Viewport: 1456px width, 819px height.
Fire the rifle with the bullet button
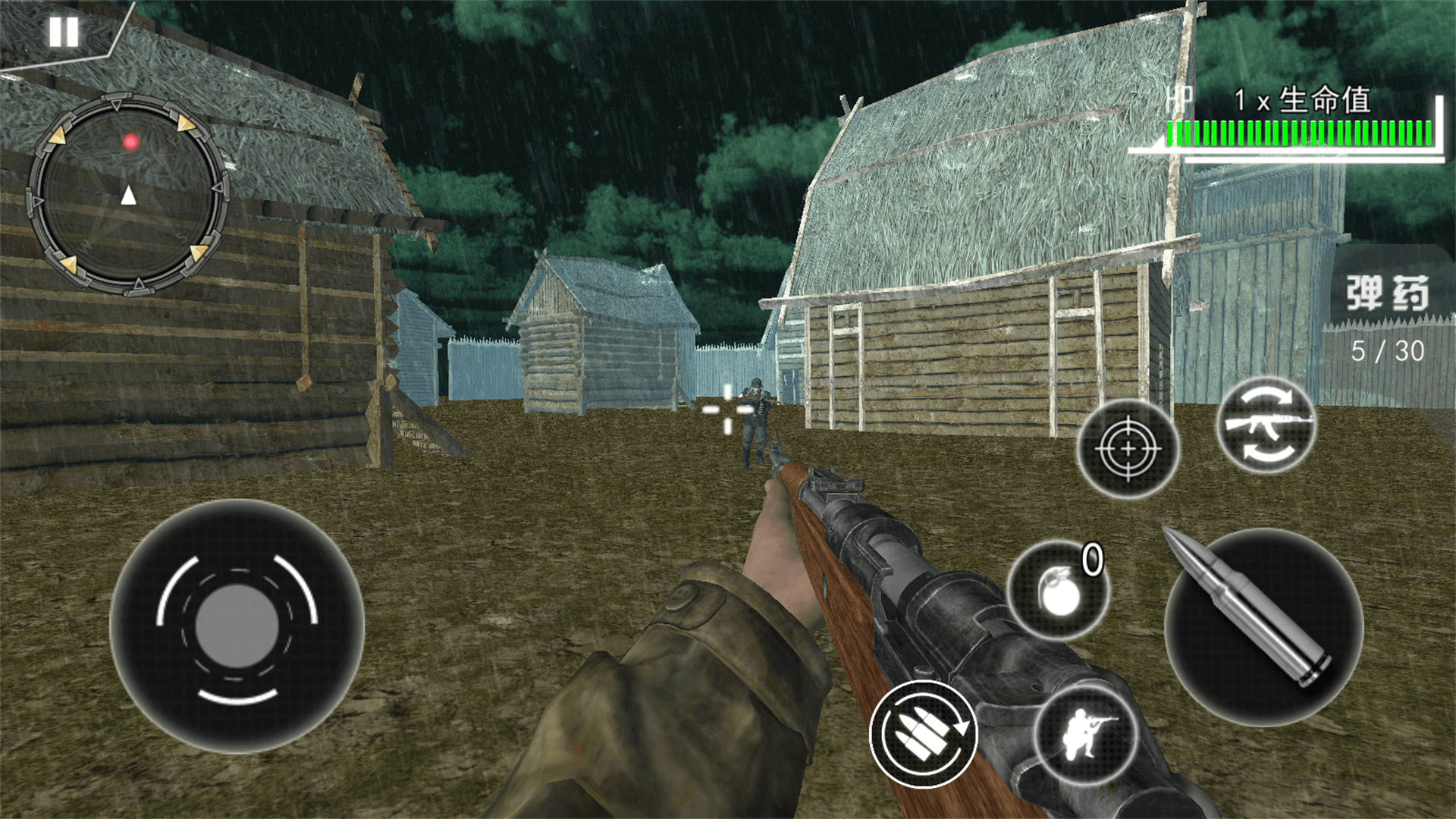coord(1263,626)
